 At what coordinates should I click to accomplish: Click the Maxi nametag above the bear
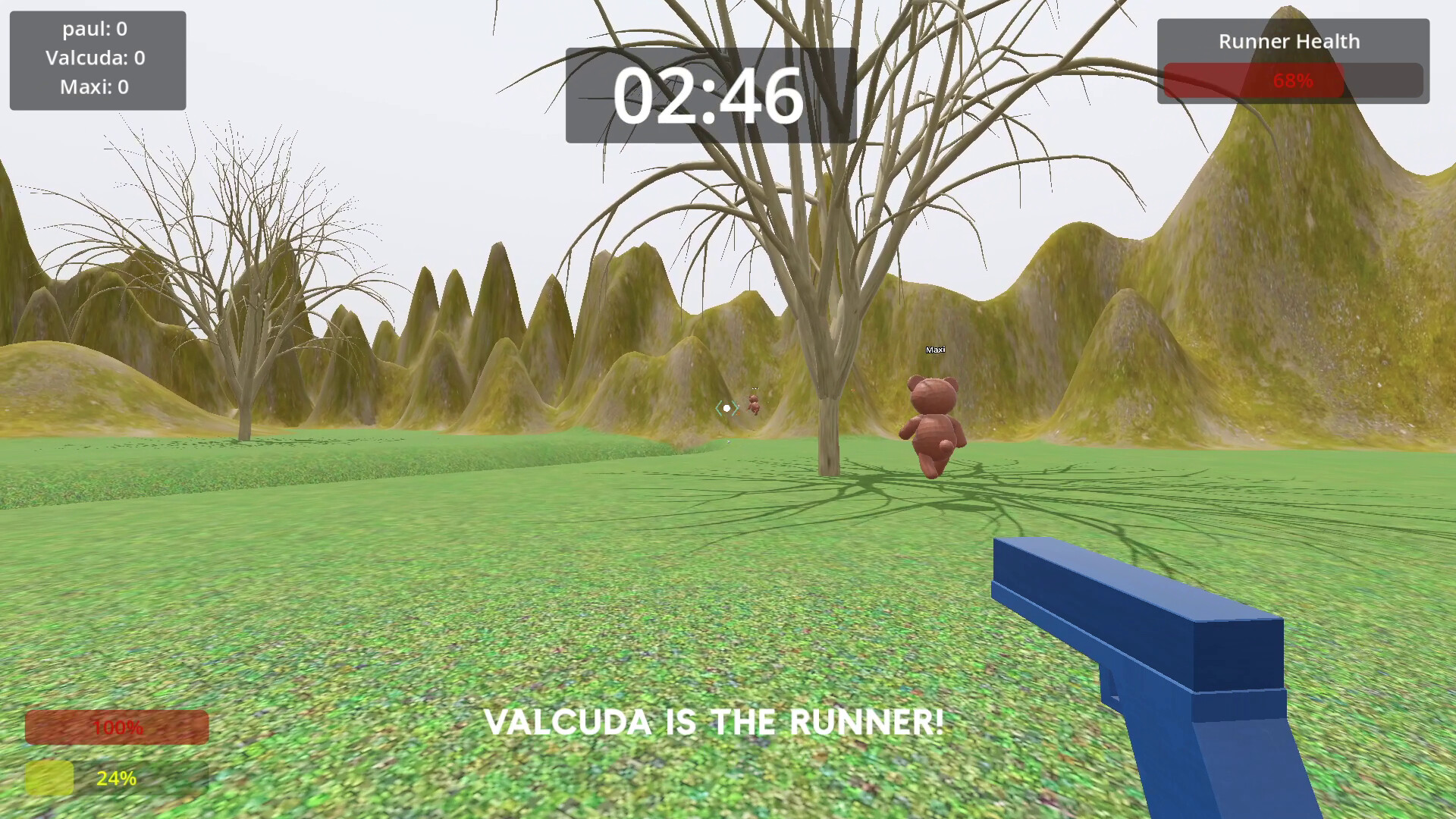[x=935, y=350]
